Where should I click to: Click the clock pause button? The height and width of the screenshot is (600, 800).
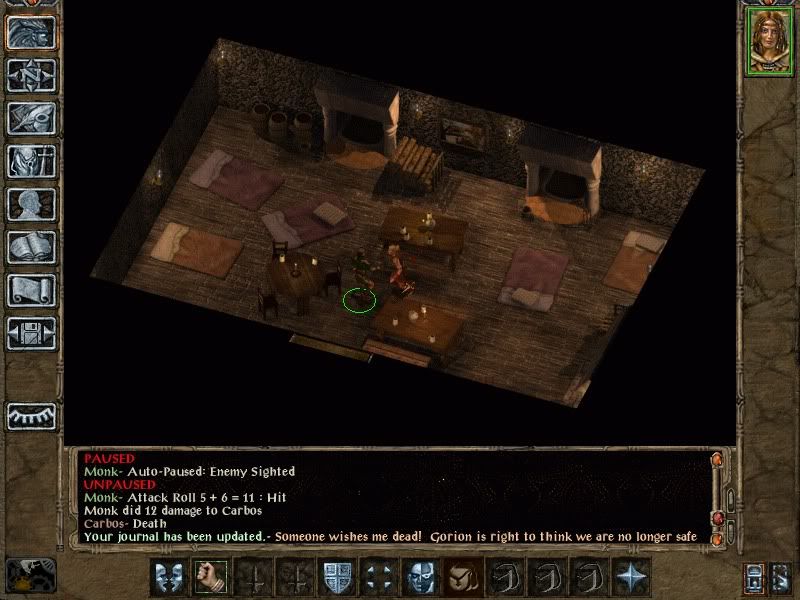click(30, 574)
